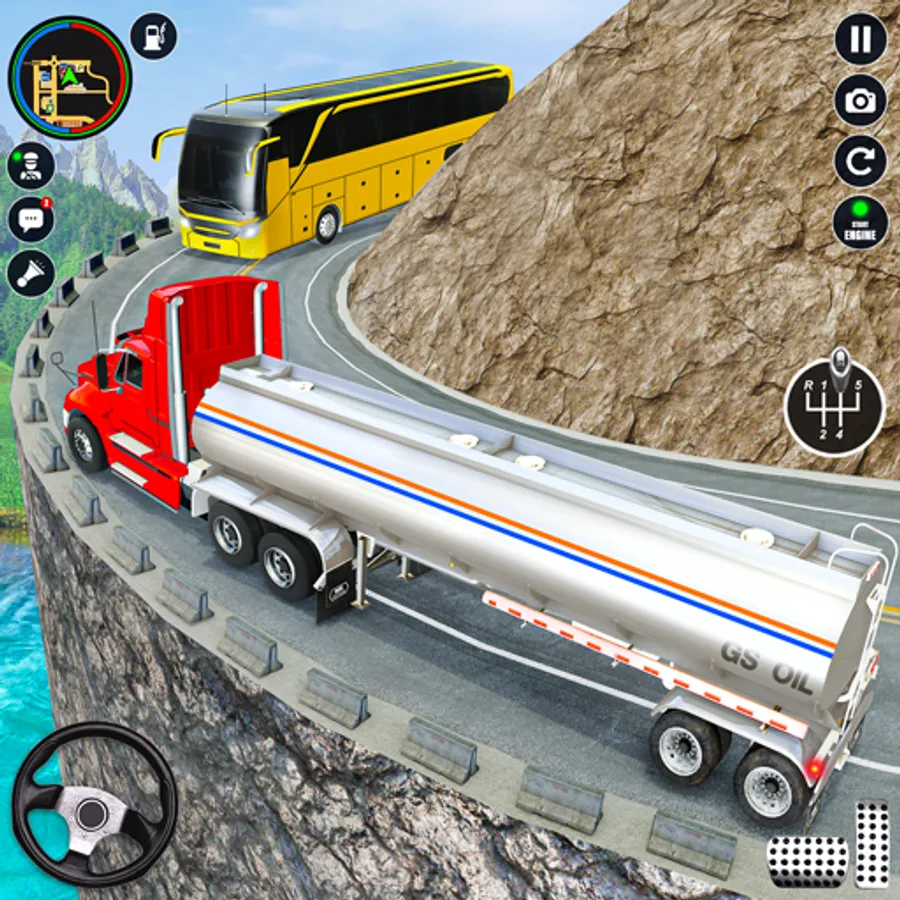Pause the game
The width and height of the screenshot is (900, 900).
pos(860,39)
